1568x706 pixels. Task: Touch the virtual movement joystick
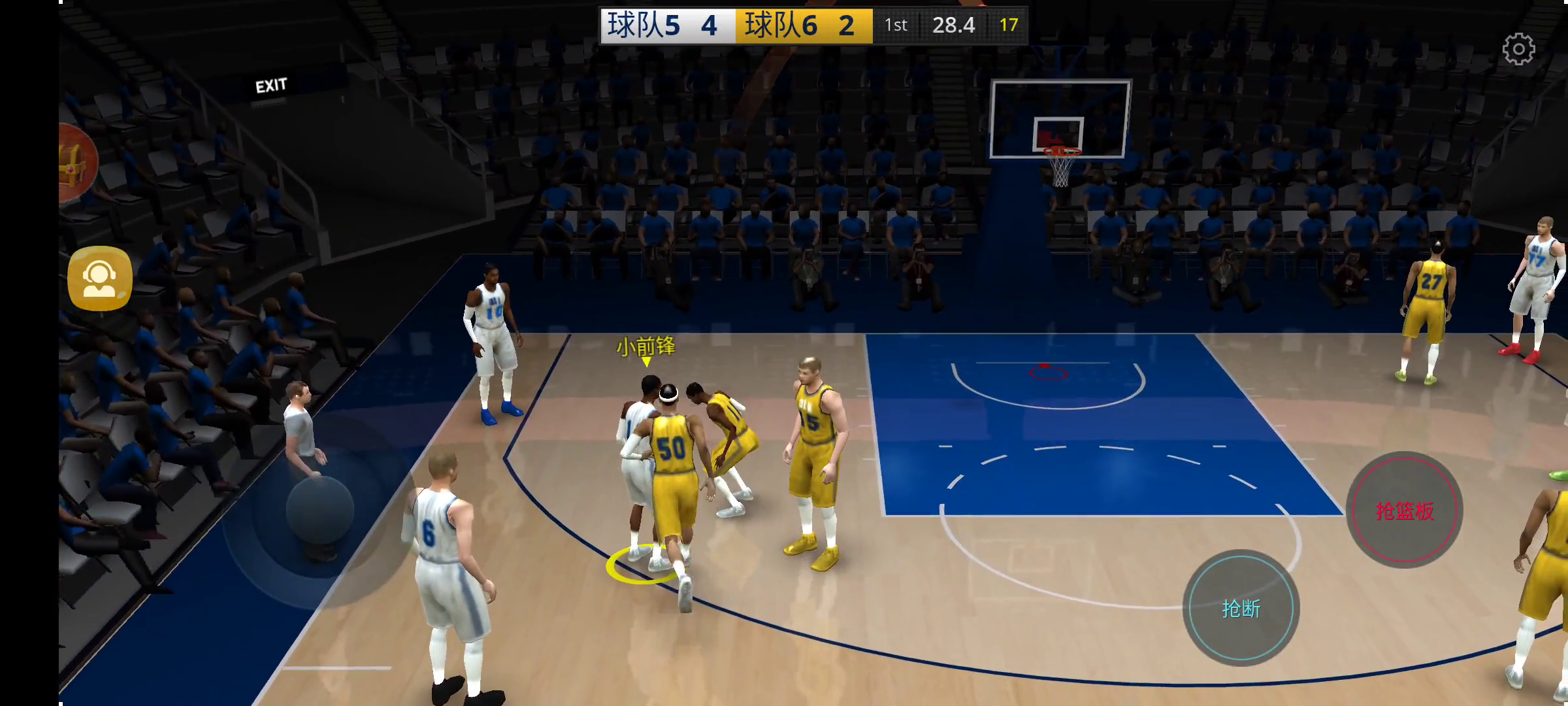tap(320, 510)
